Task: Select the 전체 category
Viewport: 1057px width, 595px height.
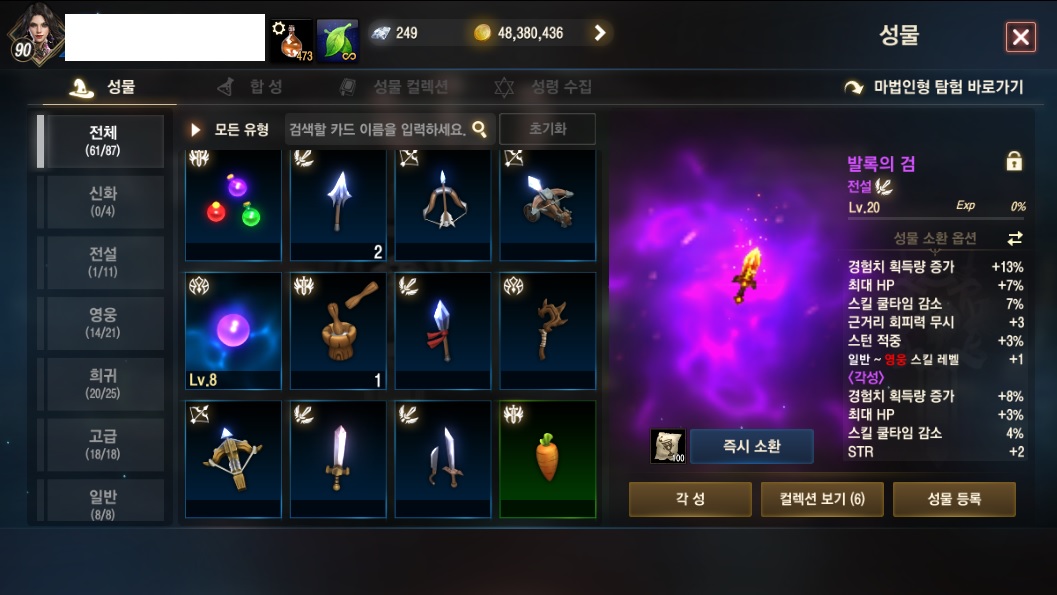Action: (x=102, y=141)
